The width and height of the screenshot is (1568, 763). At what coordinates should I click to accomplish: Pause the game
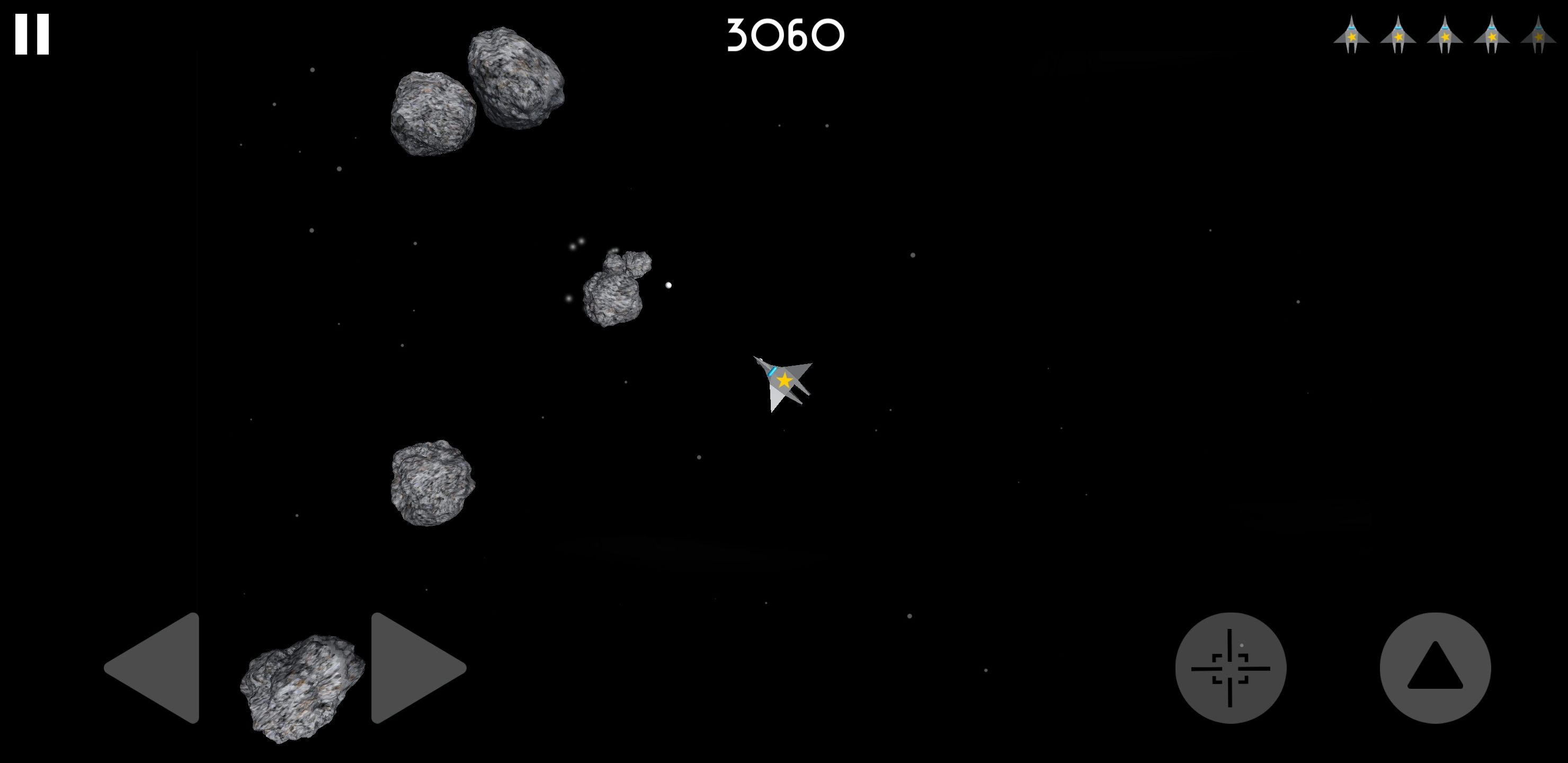(32, 35)
